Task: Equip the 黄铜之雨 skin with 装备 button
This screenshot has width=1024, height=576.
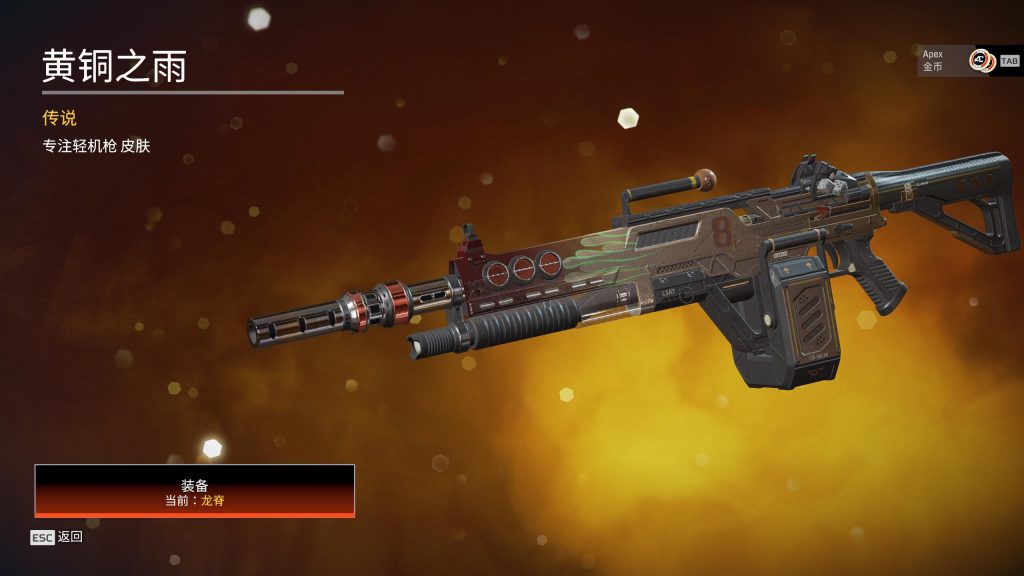Action: (195, 490)
